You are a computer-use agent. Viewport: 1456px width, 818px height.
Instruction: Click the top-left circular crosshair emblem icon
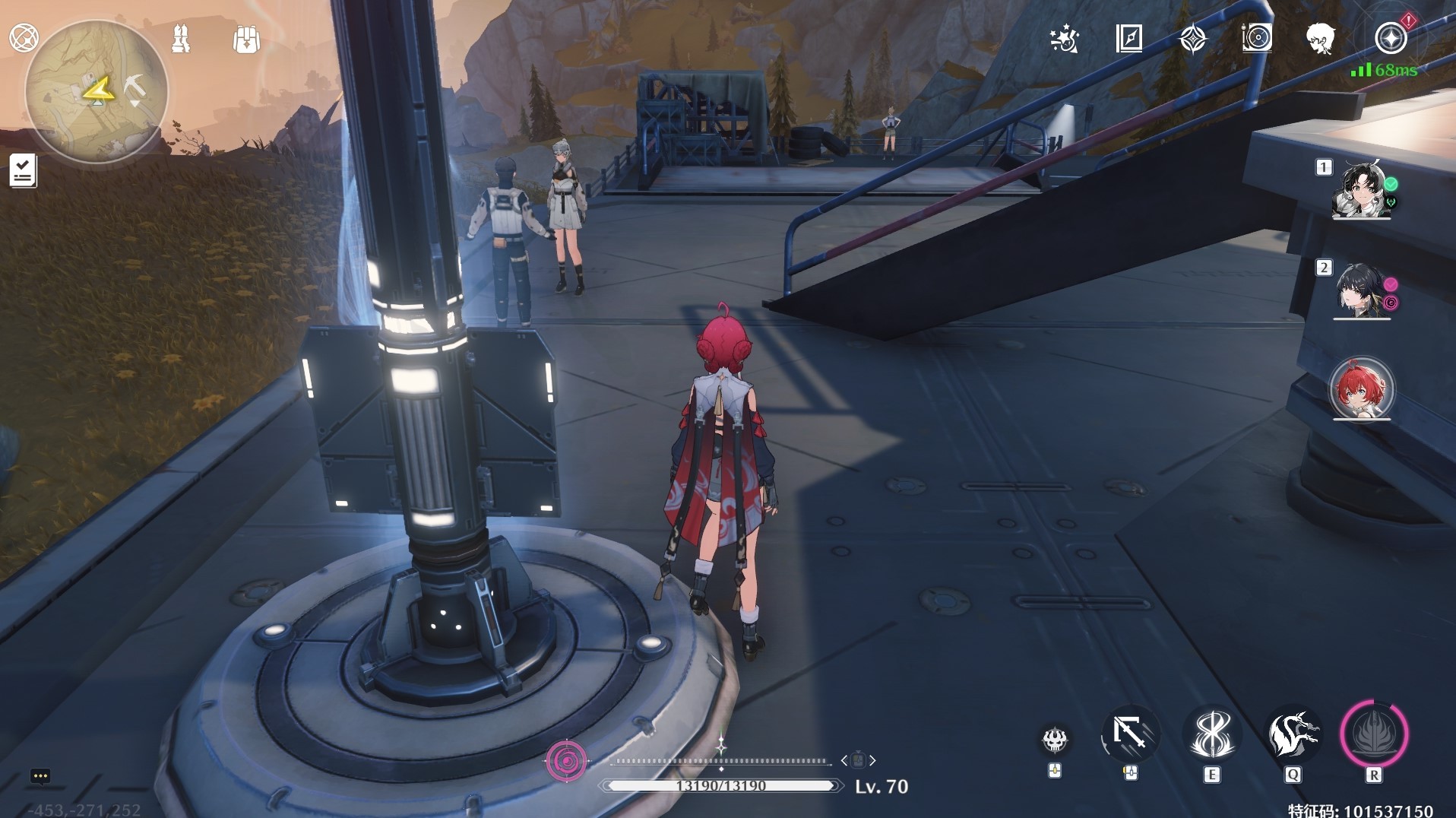point(24,38)
